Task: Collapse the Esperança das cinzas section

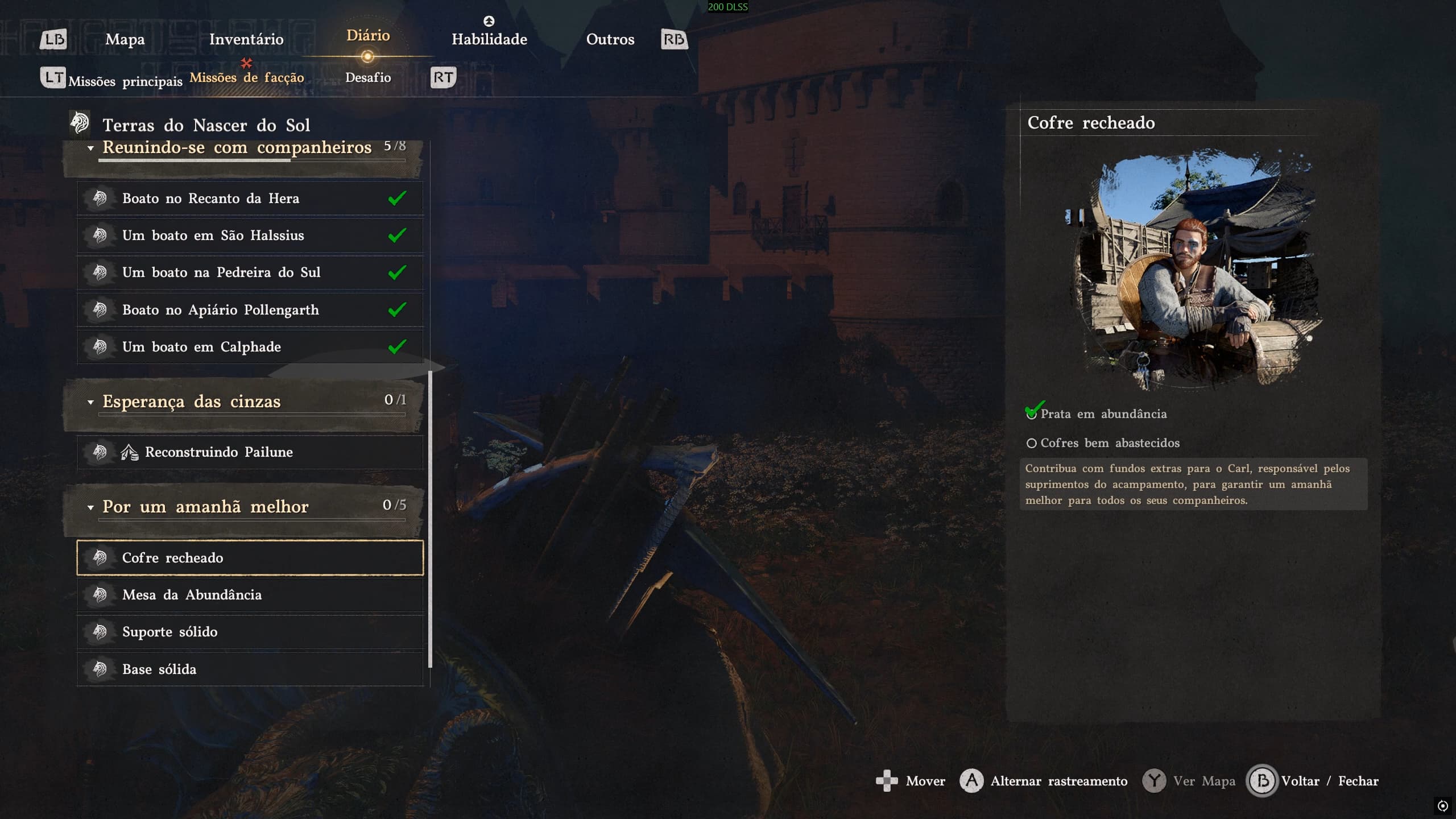Action: [x=90, y=402]
